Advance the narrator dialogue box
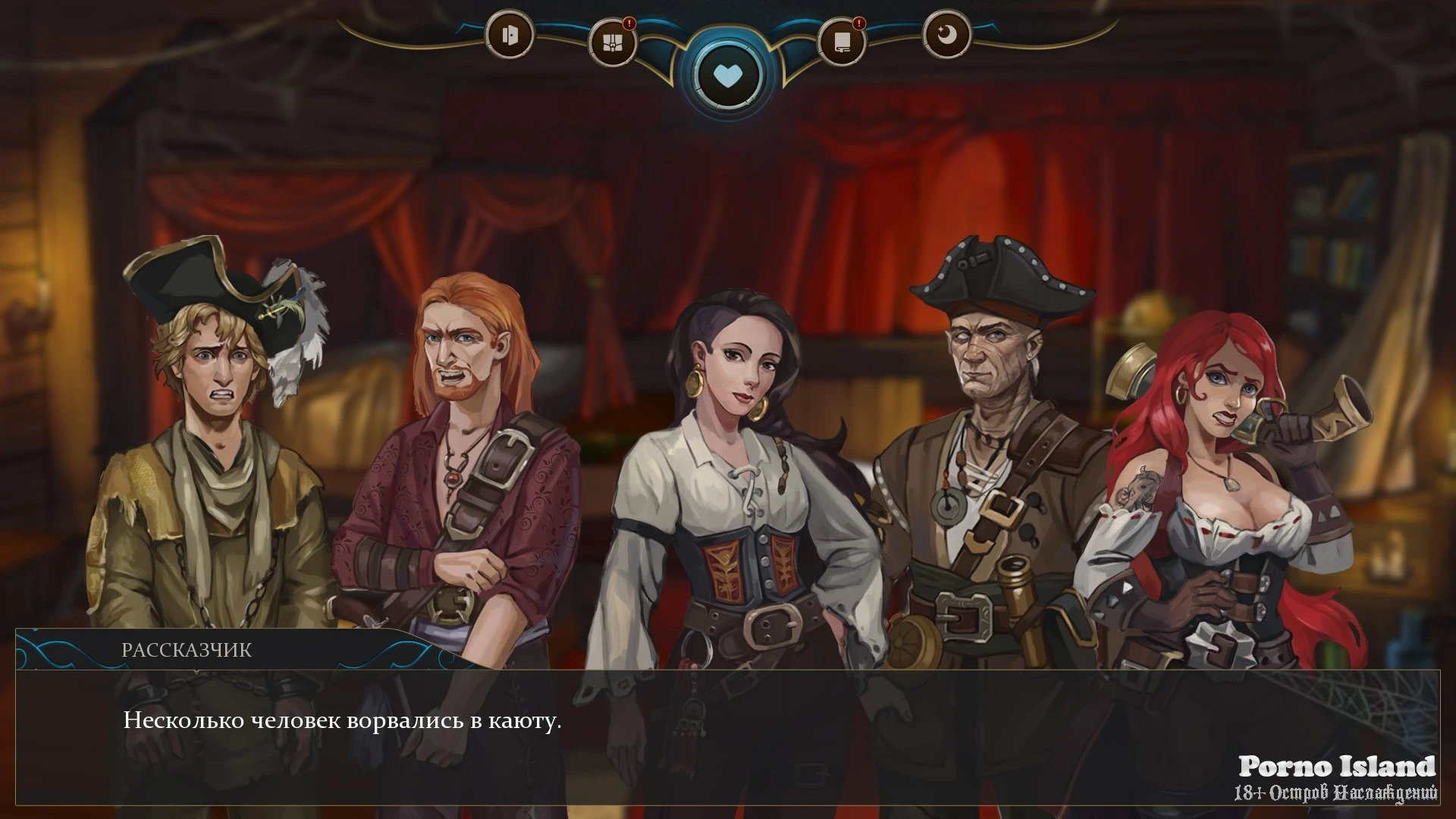The image size is (1456, 819). click(727, 736)
